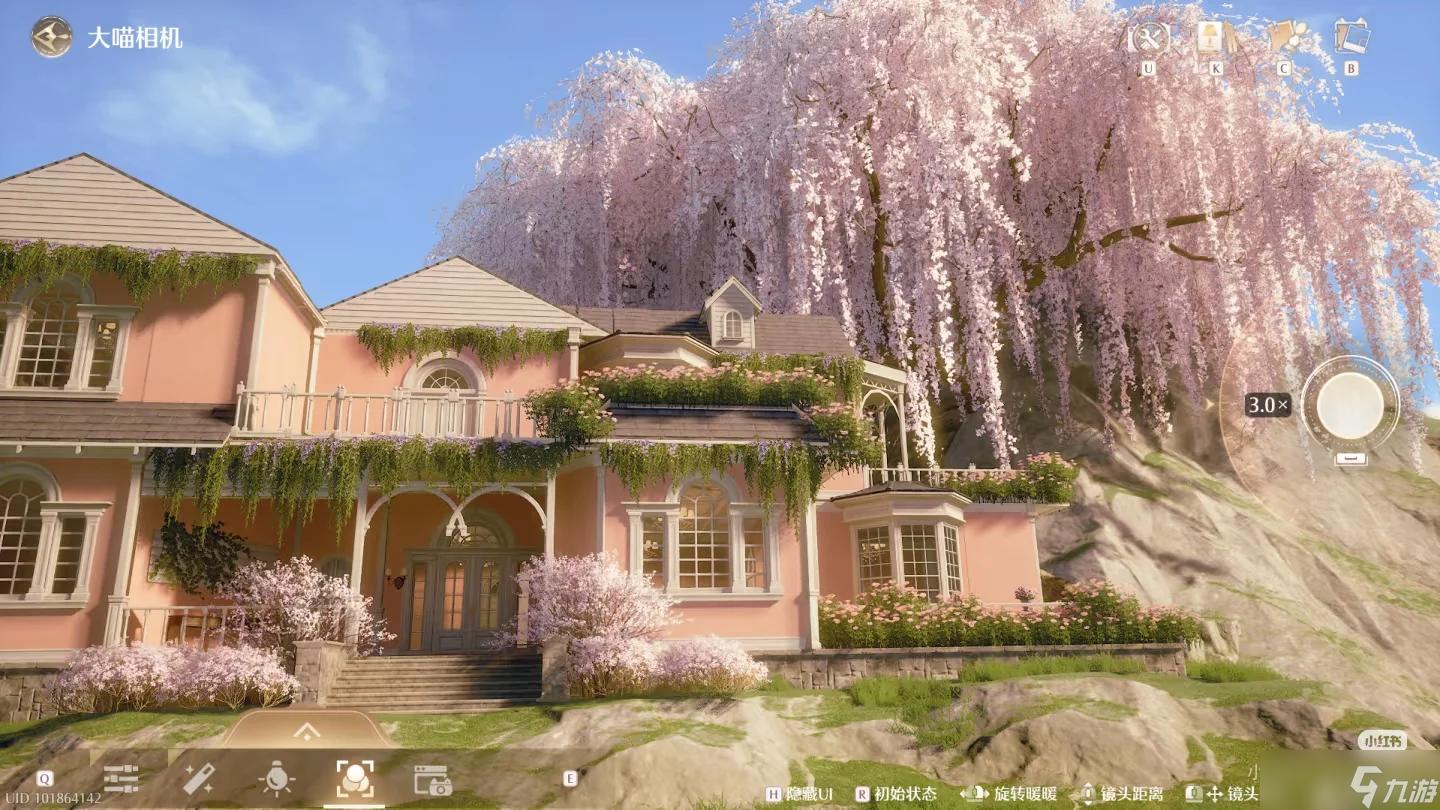Select the highlighted character focus tab
The width and height of the screenshot is (1440, 810).
tap(355, 779)
